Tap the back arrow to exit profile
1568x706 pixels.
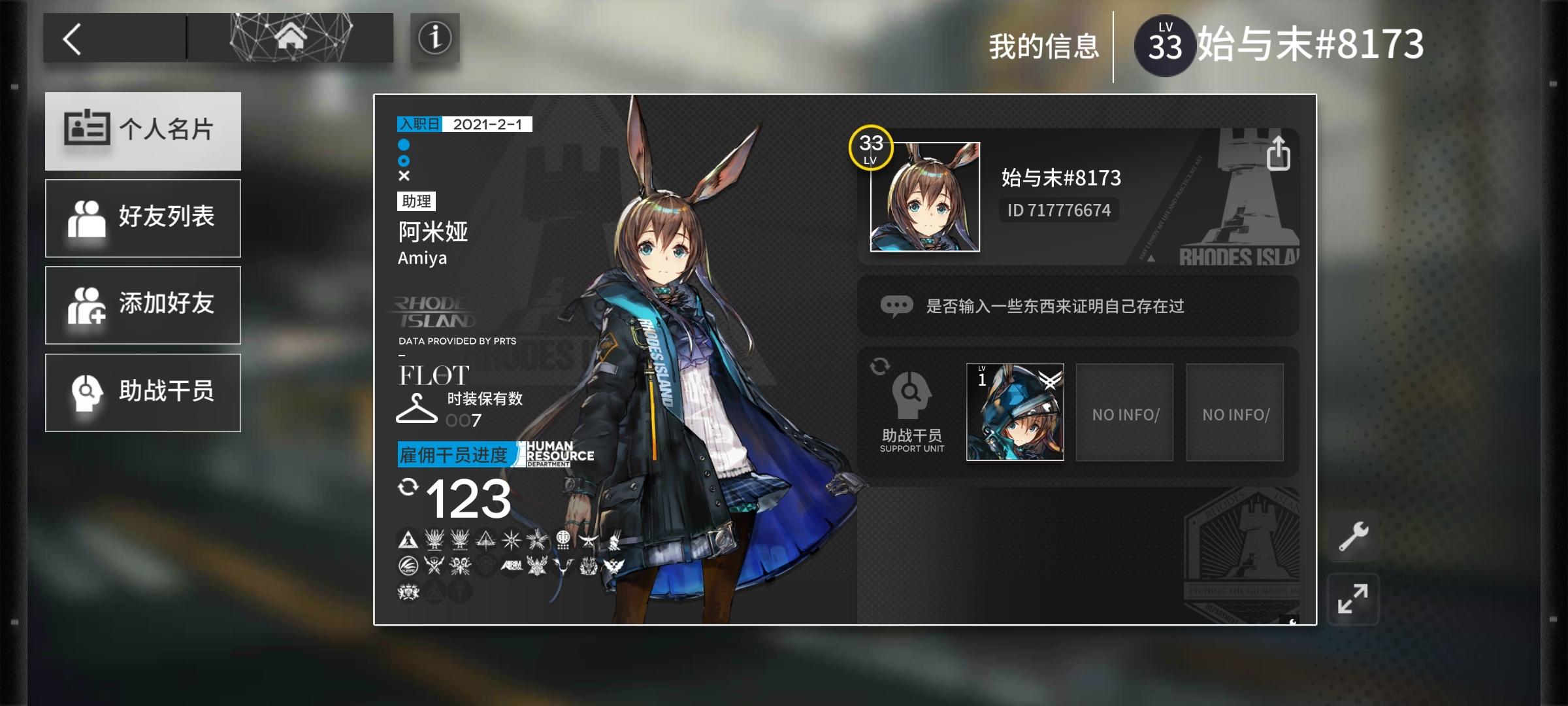[74, 39]
